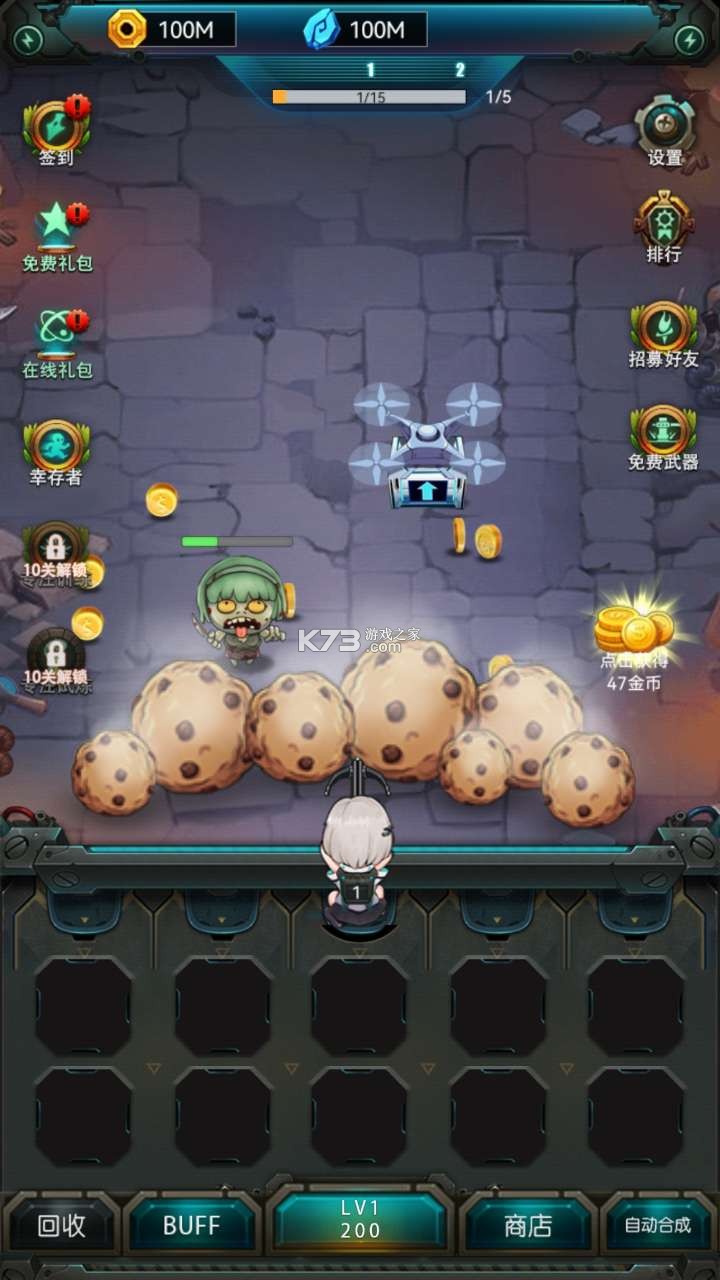This screenshot has width=720, height=1280.
Task: Claim the 免费武器 free weapon
Action: pos(664,437)
